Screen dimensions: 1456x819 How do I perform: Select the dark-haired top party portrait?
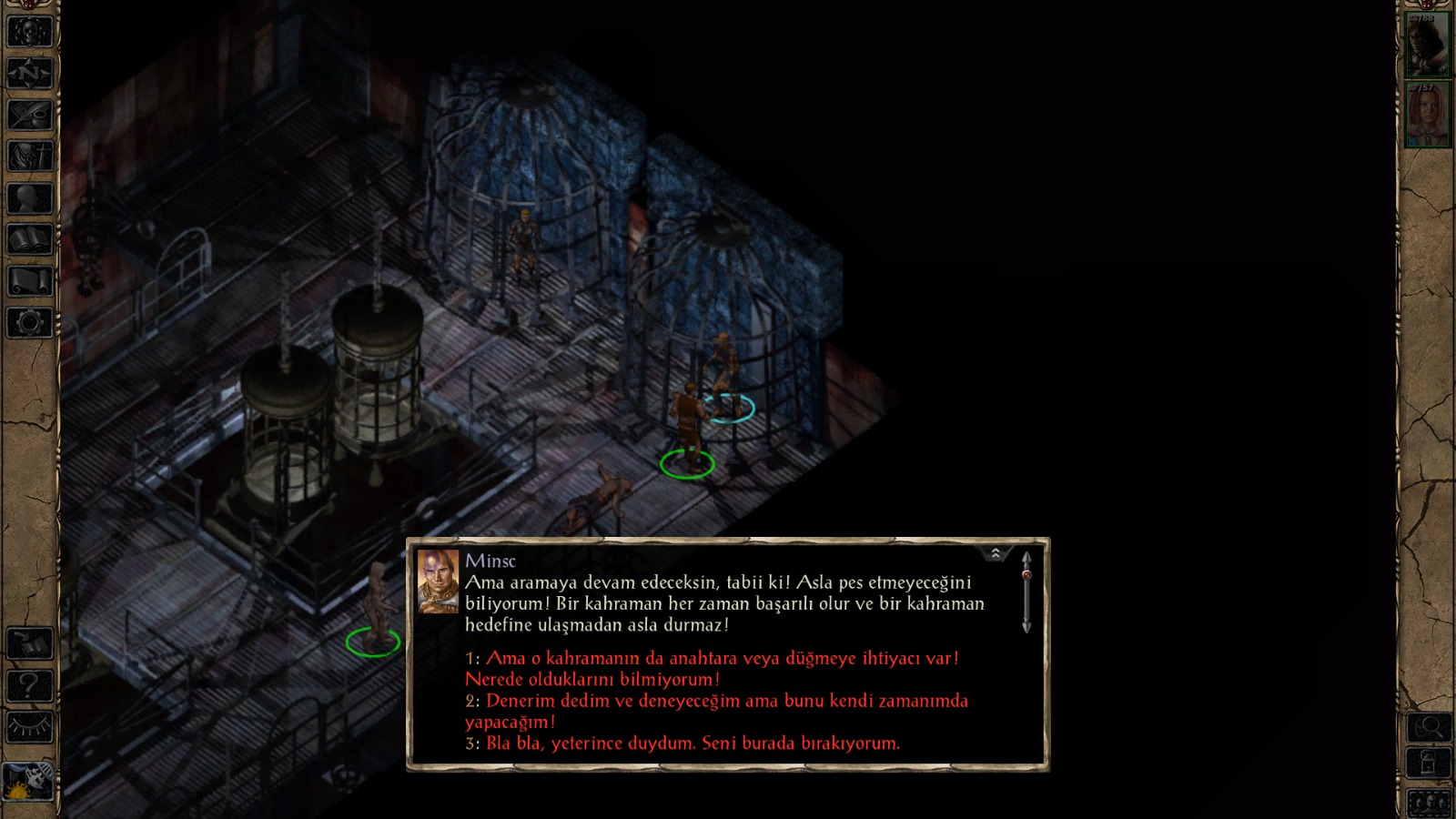coord(1427,45)
